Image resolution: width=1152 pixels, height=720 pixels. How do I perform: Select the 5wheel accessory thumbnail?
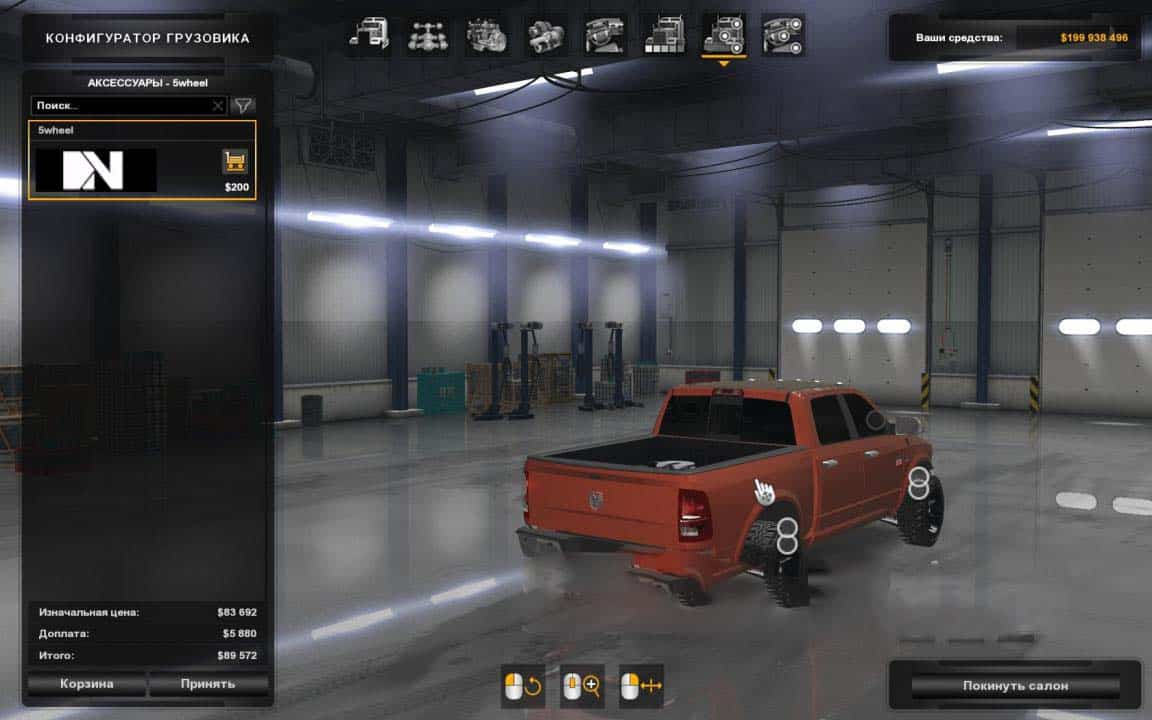tap(96, 170)
